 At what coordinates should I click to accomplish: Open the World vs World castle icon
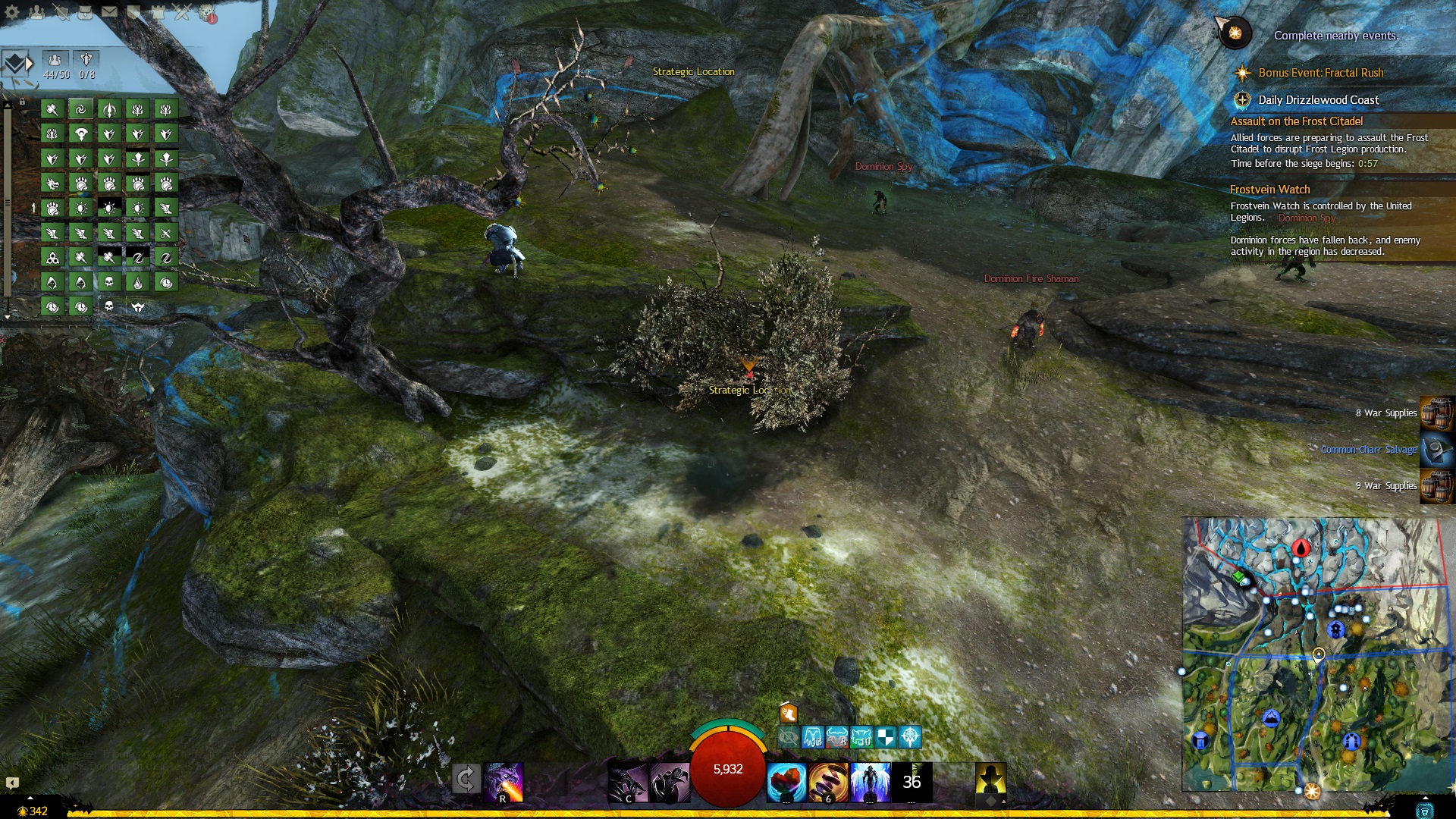(158, 11)
